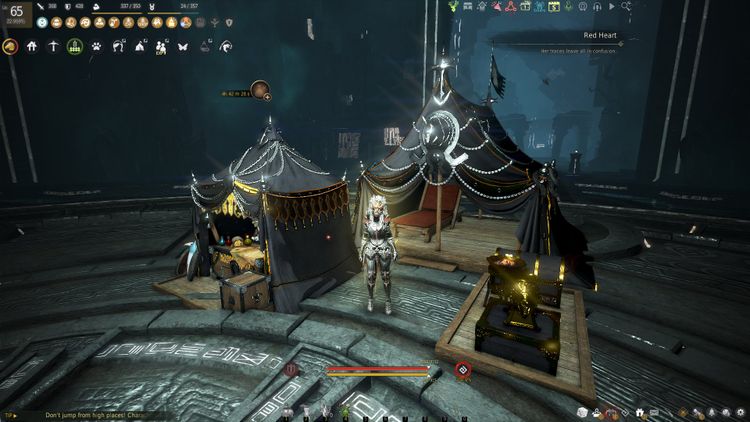Open the Red Heart quest tracker
Image resolution: width=750 pixels, height=422 pixels.
600,34
